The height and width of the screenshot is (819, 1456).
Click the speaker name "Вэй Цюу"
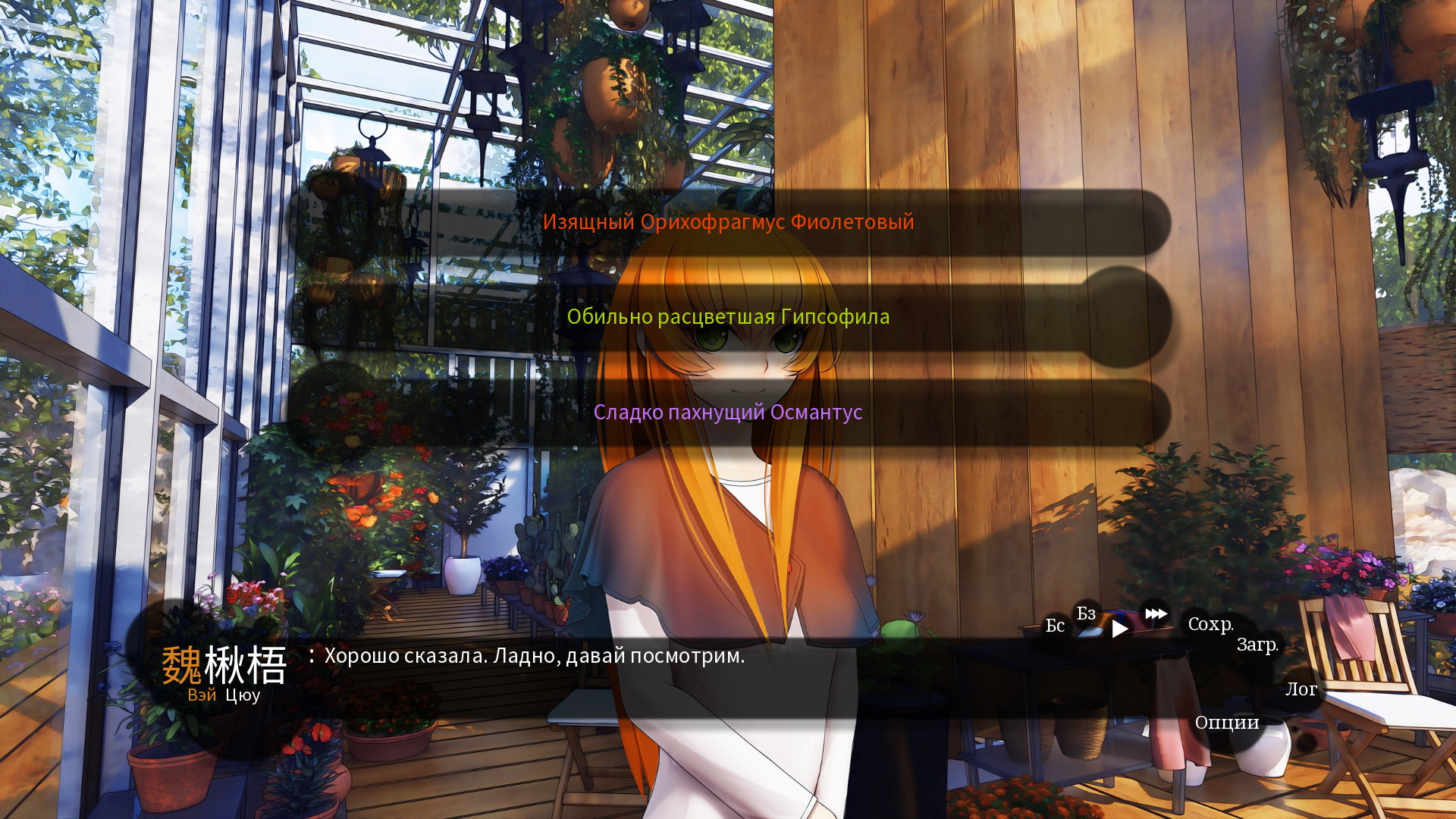(222, 695)
